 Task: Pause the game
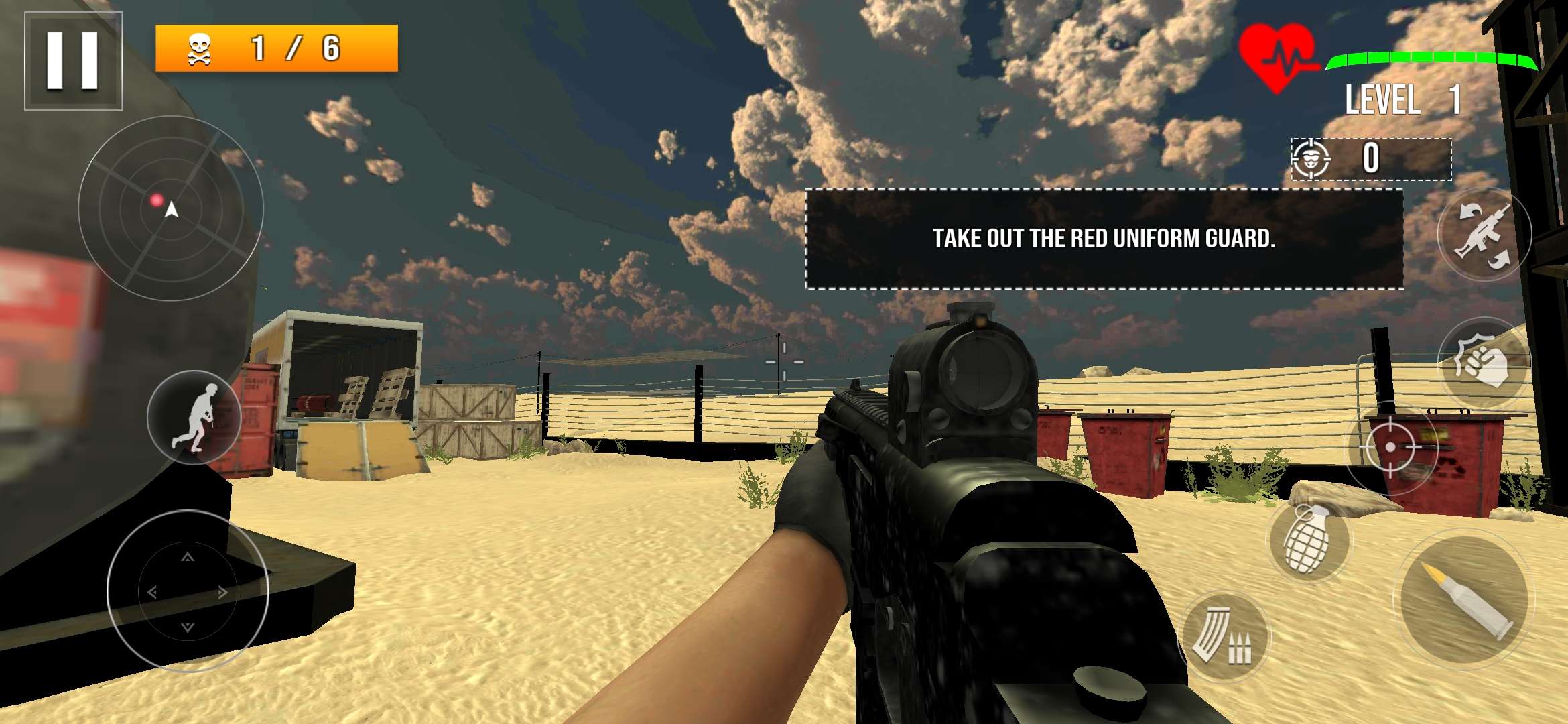coord(73,60)
